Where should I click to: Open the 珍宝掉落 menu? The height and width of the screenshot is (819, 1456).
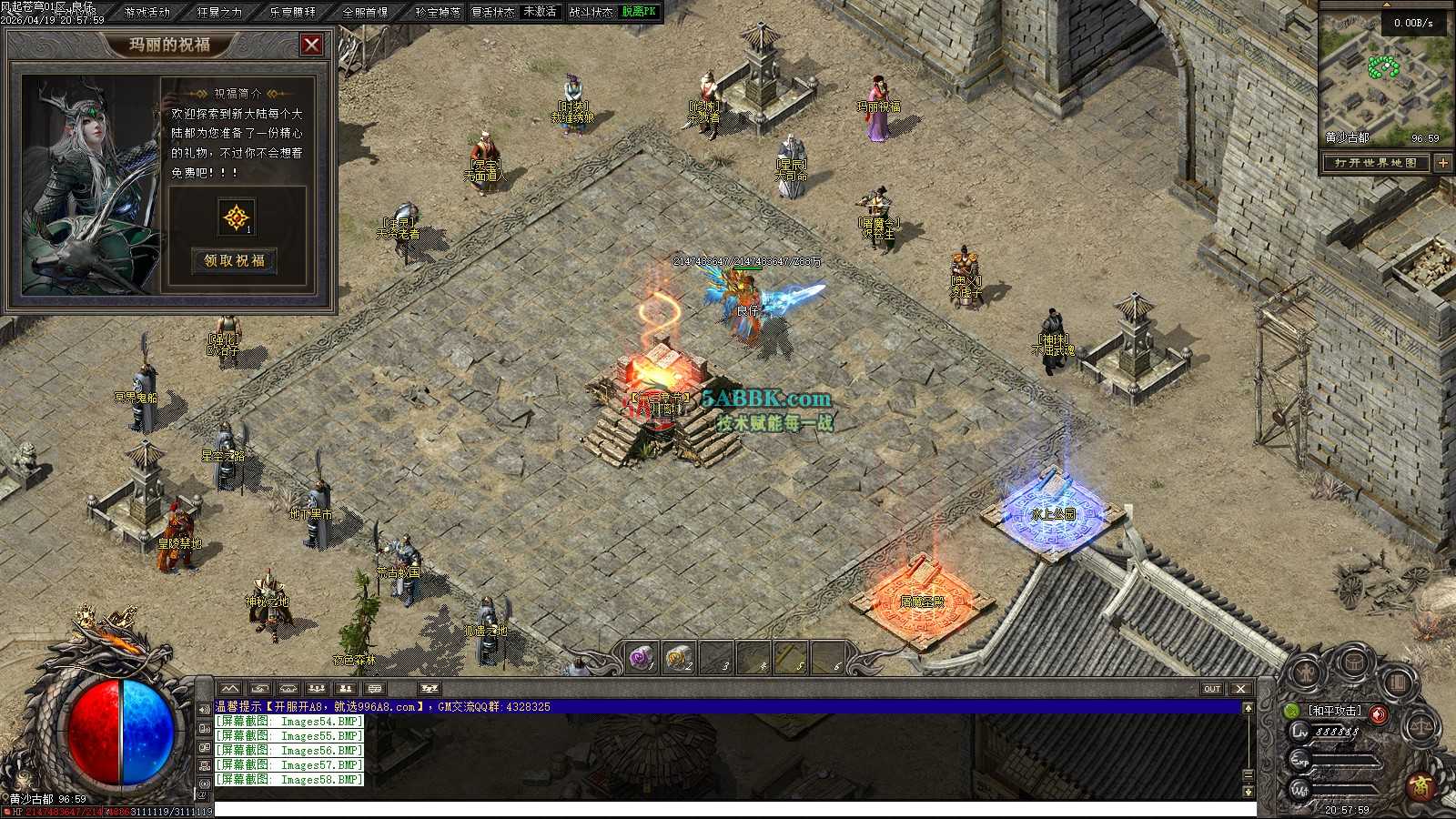tap(438, 12)
